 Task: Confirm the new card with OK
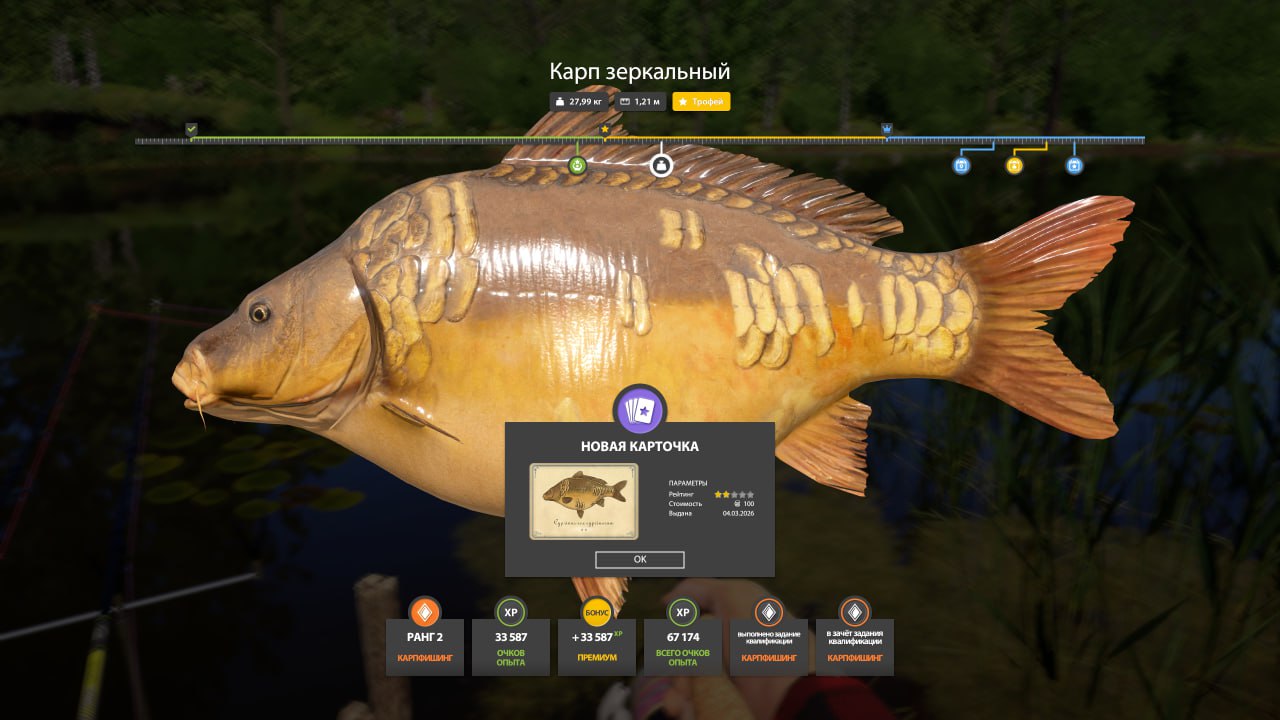coord(640,560)
